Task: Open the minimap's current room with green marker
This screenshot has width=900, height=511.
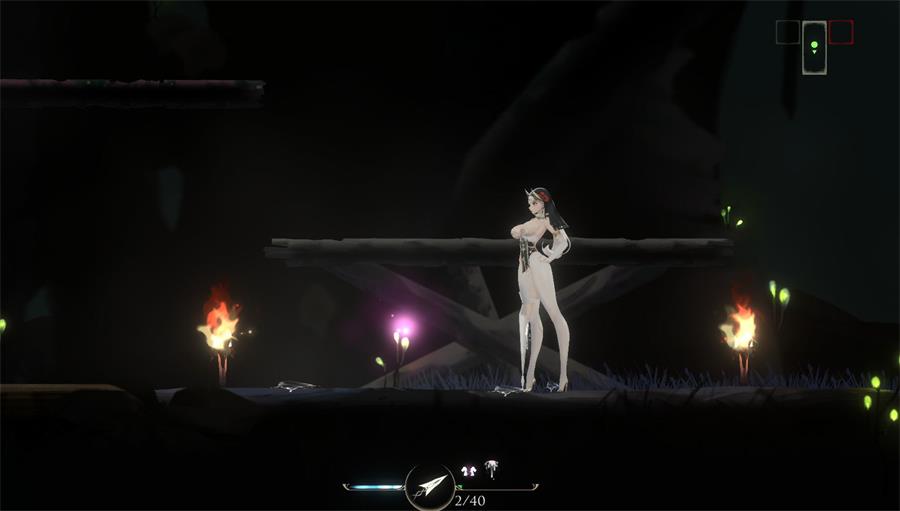Action: [814, 47]
